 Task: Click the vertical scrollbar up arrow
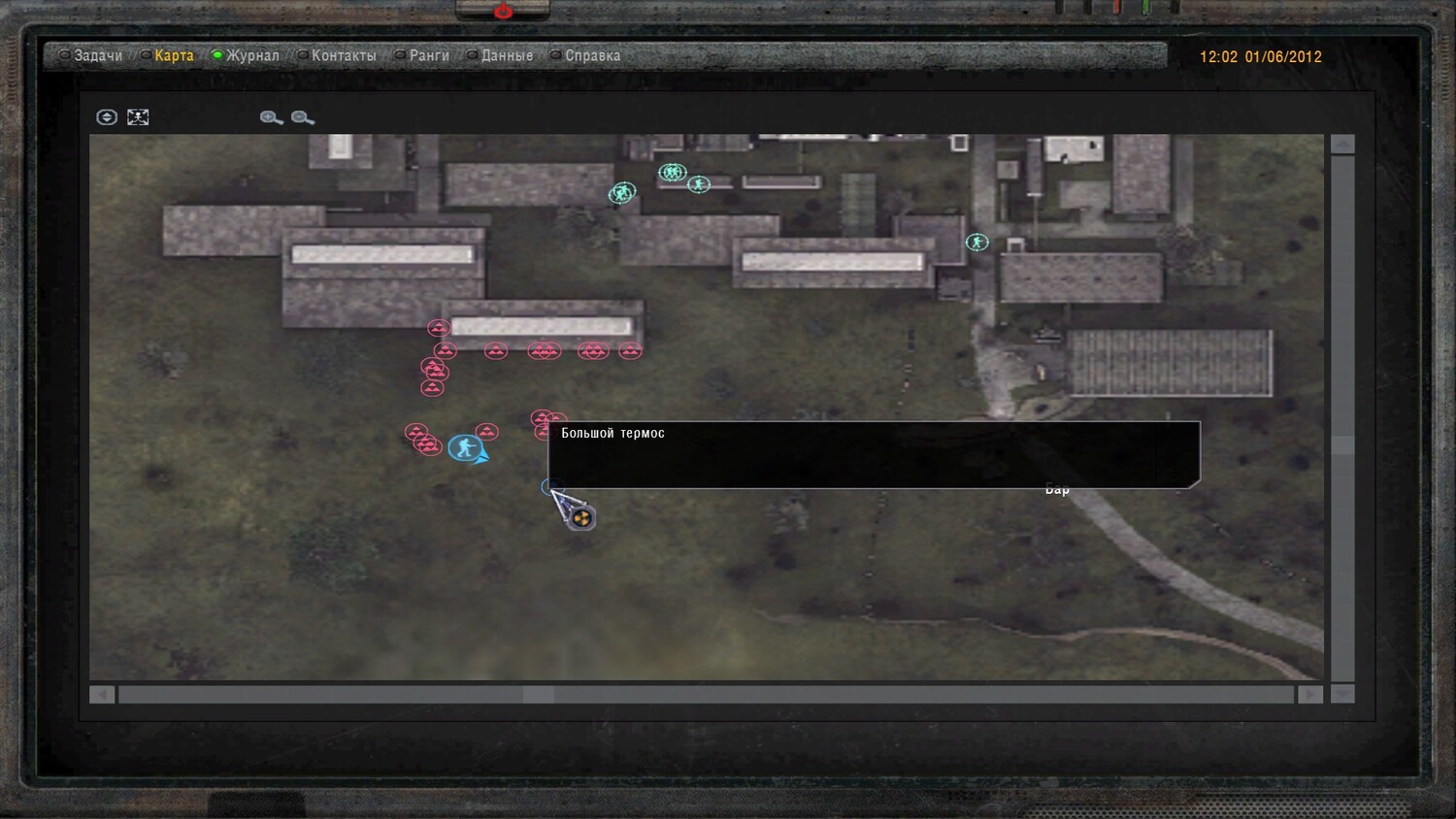coord(1342,144)
